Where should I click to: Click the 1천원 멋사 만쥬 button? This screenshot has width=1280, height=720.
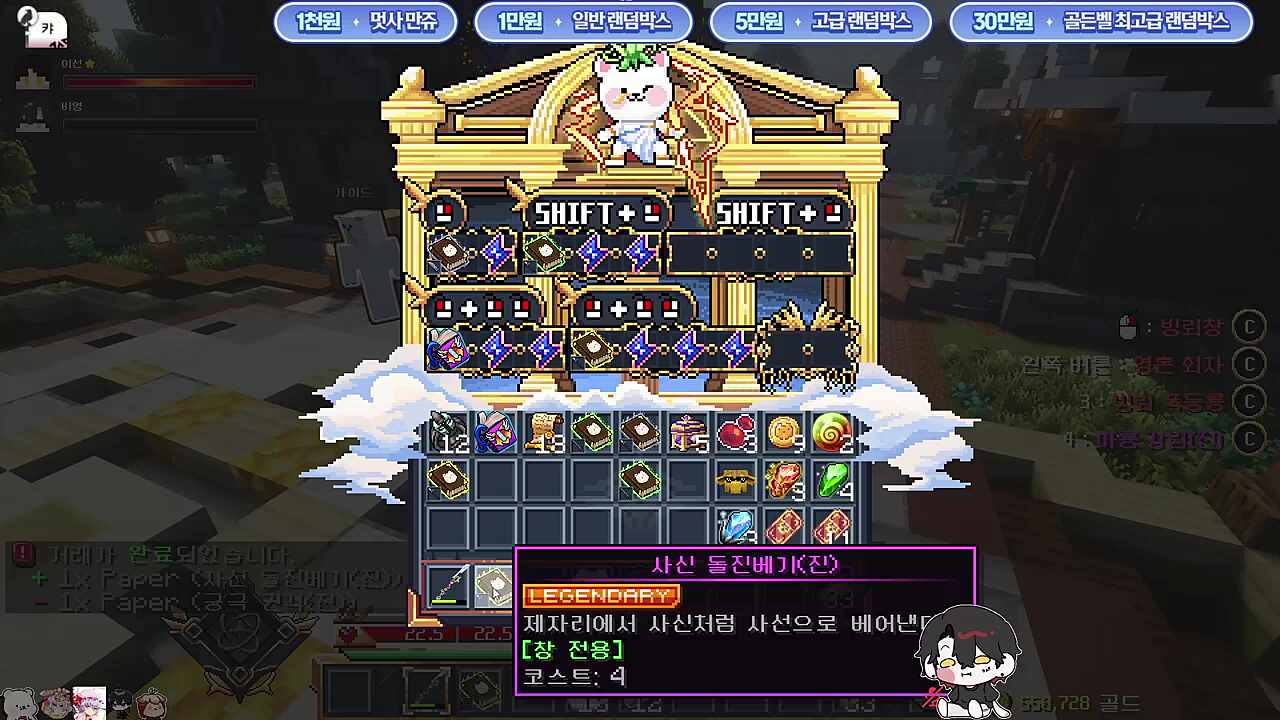click(x=367, y=22)
